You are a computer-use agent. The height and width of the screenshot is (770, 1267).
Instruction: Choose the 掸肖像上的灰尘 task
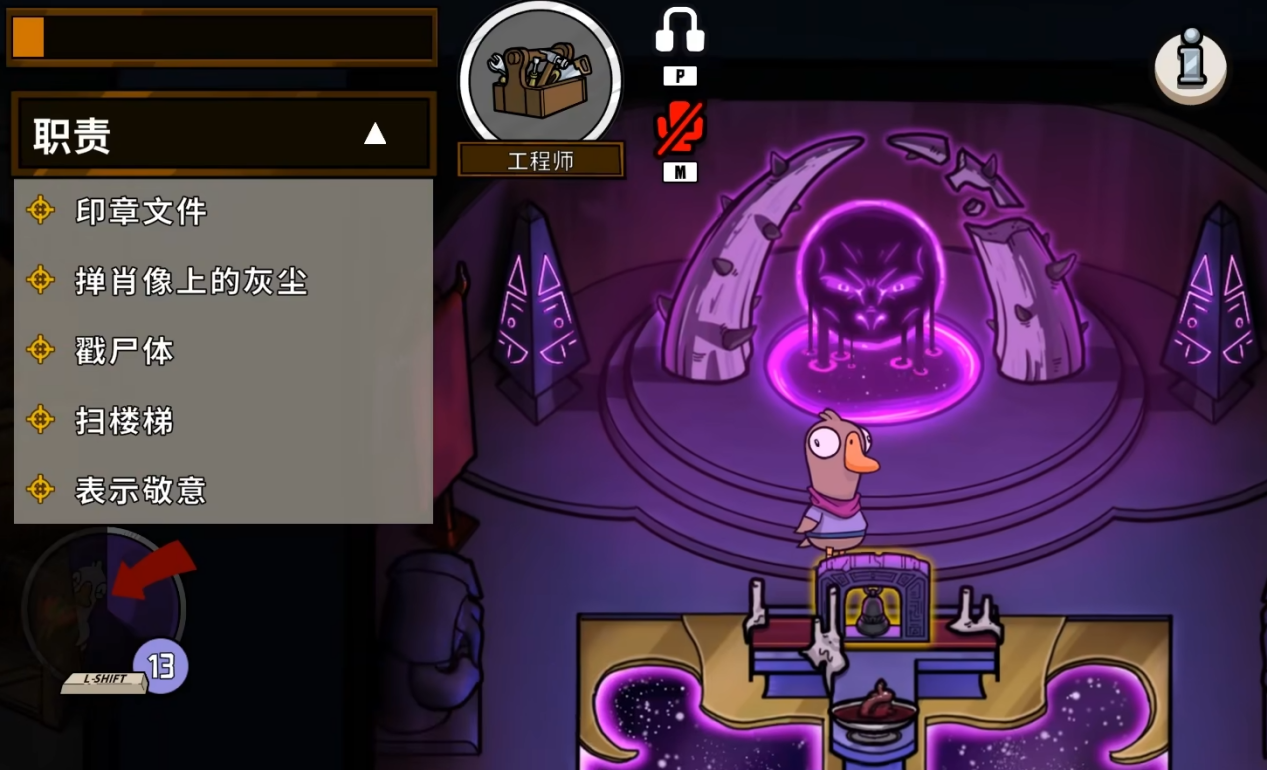pos(190,281)
